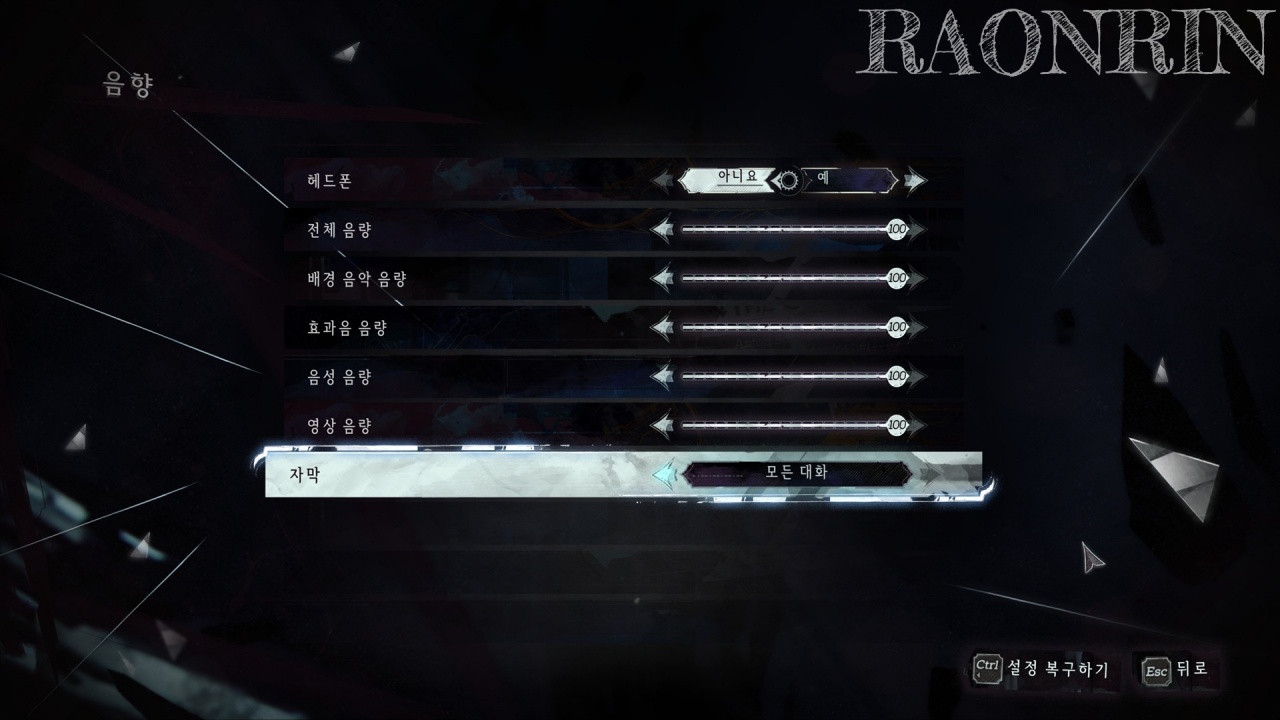Select the 아니요 headphone option

729,180
